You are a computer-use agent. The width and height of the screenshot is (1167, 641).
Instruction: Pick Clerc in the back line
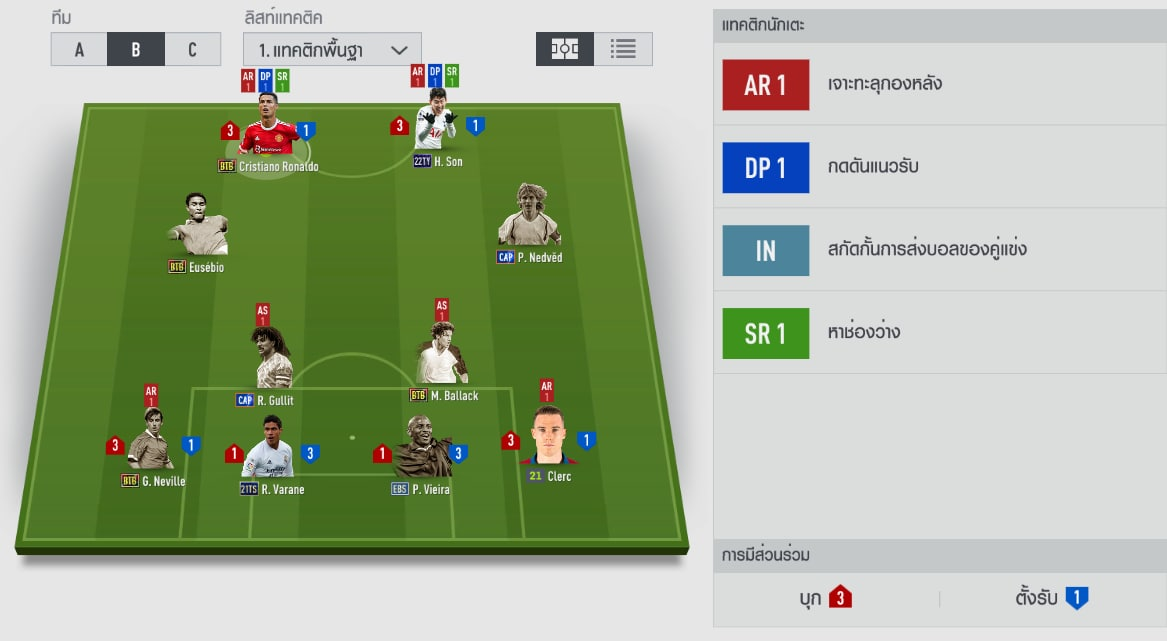click(x=548, y=438)
